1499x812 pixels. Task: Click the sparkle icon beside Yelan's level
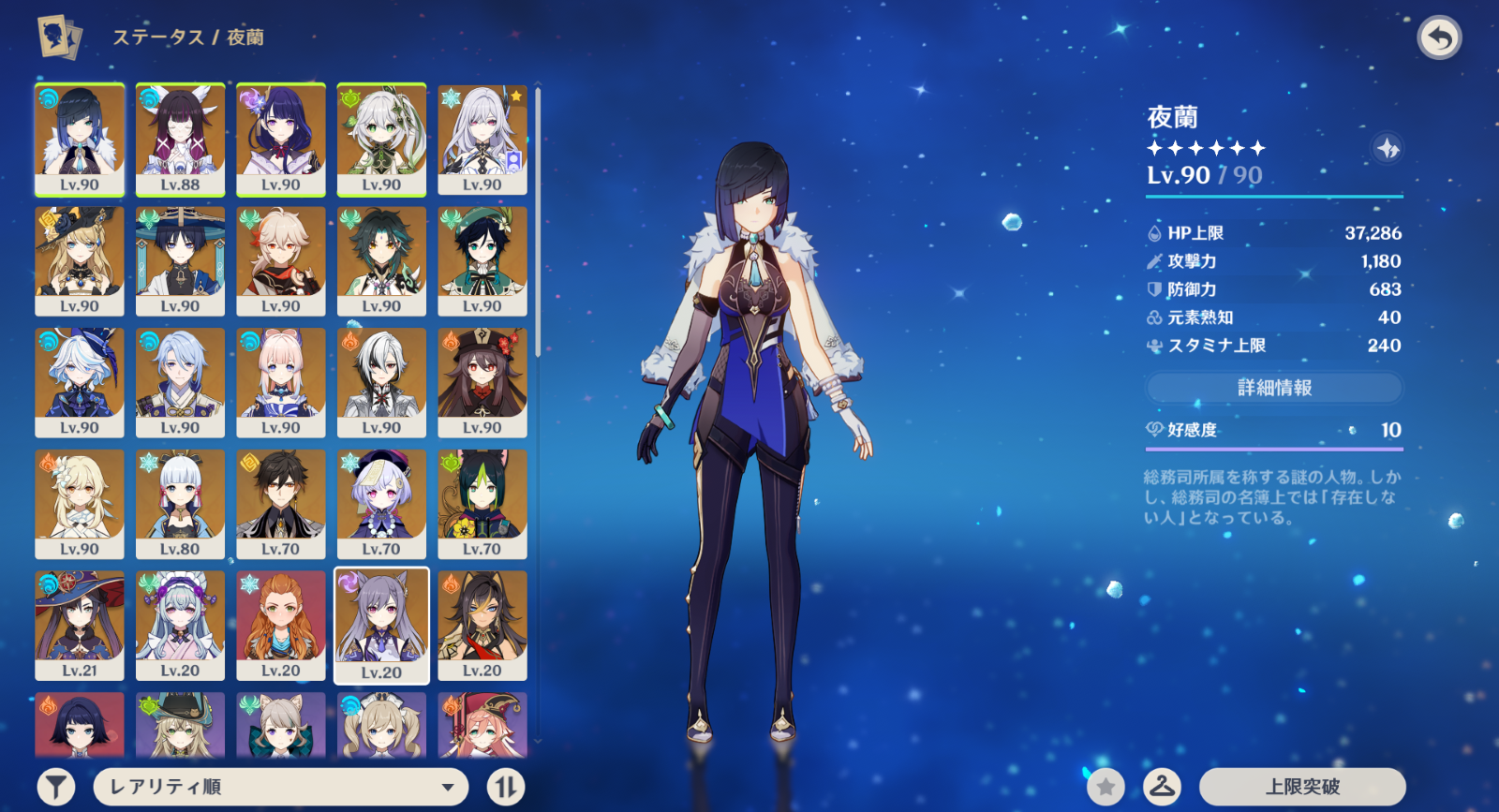click(x=1388, y=148)
